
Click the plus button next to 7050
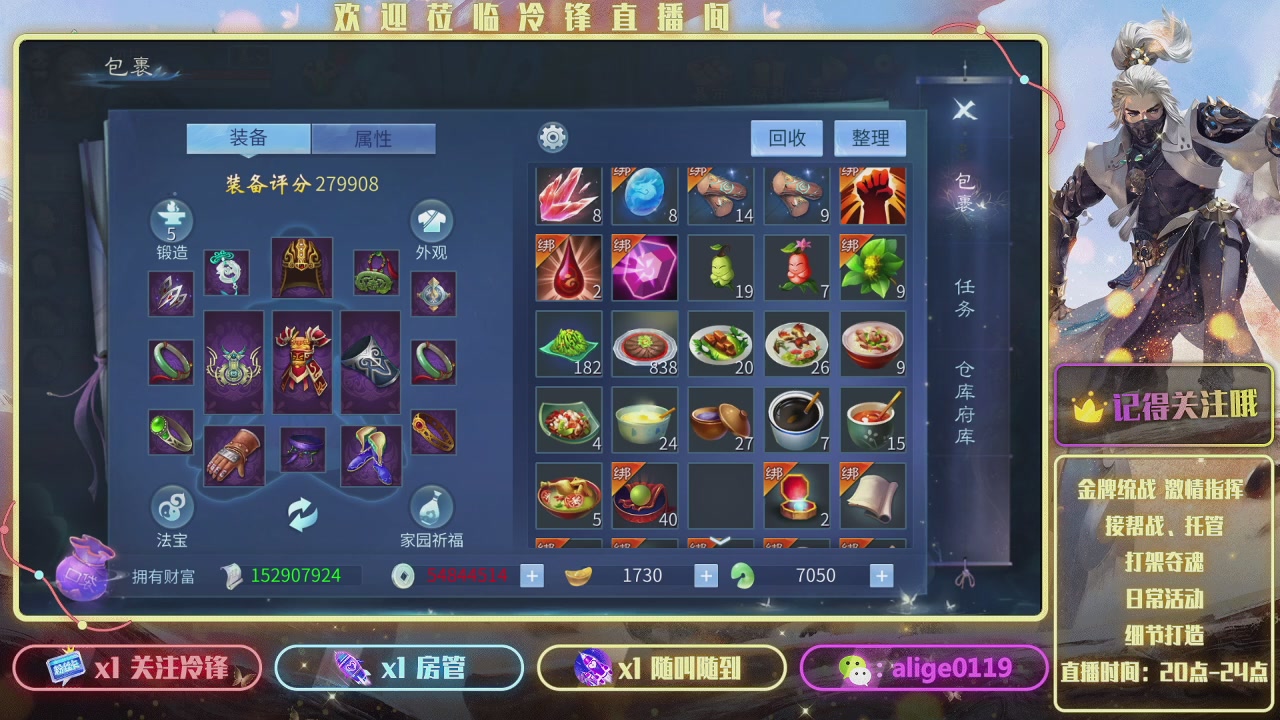click(x=878, y=575)
